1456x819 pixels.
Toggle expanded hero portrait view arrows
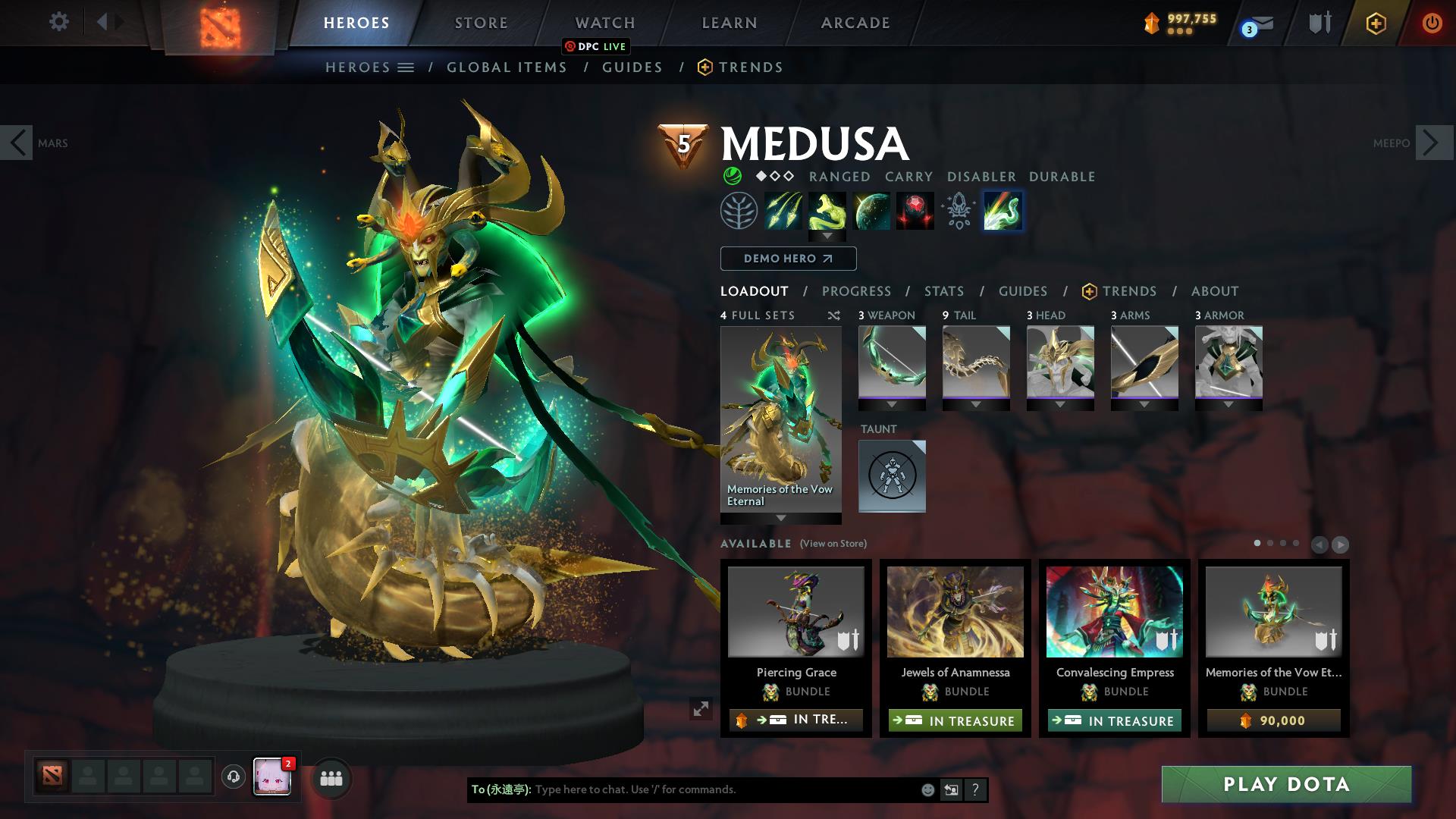coord(701,708)
